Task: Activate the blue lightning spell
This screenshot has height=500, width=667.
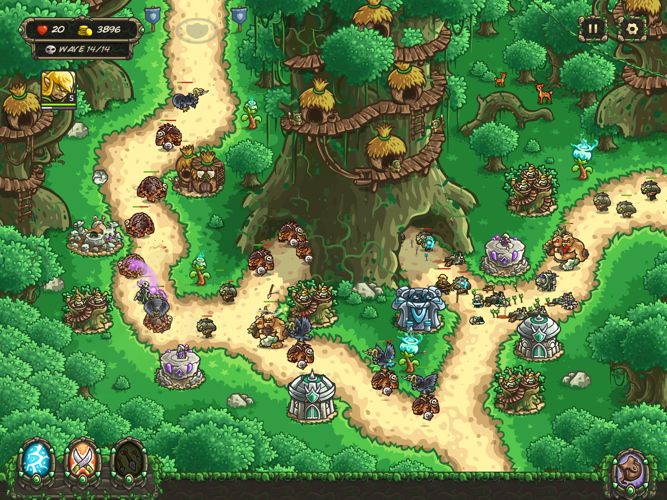Action: pos(36,462)
